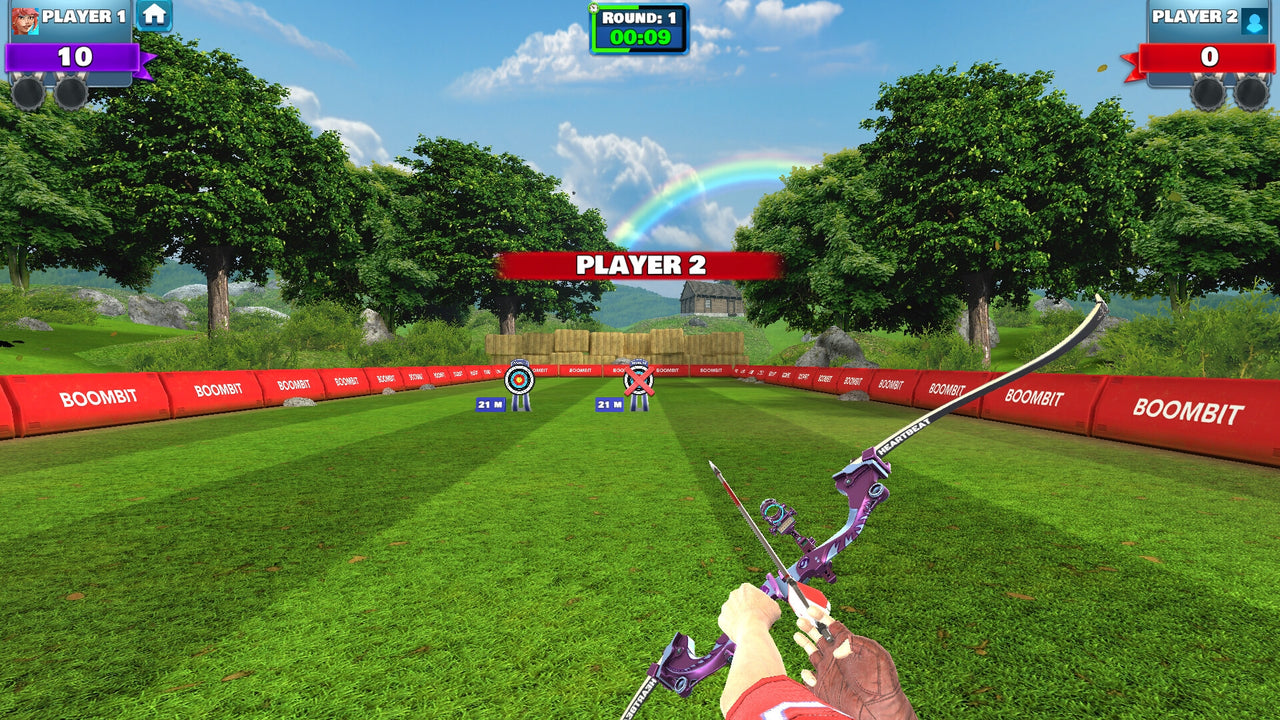The image size is (1280, 720).
Task: Click the blue Player 2 profile icon
Action: [1253, 22]
